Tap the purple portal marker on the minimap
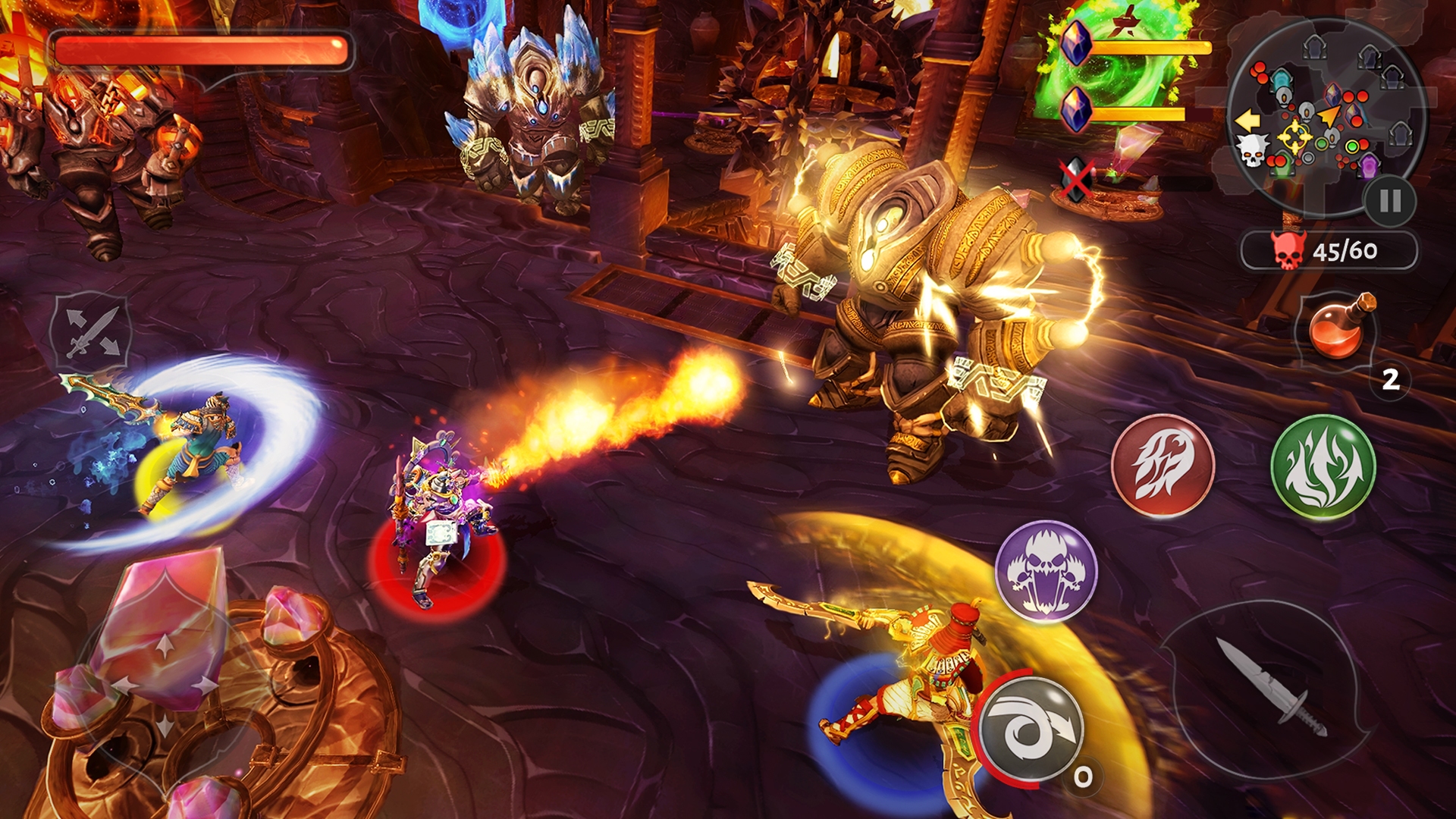Viewport: 1456px width, 819px height. (x=1369, y=167)
